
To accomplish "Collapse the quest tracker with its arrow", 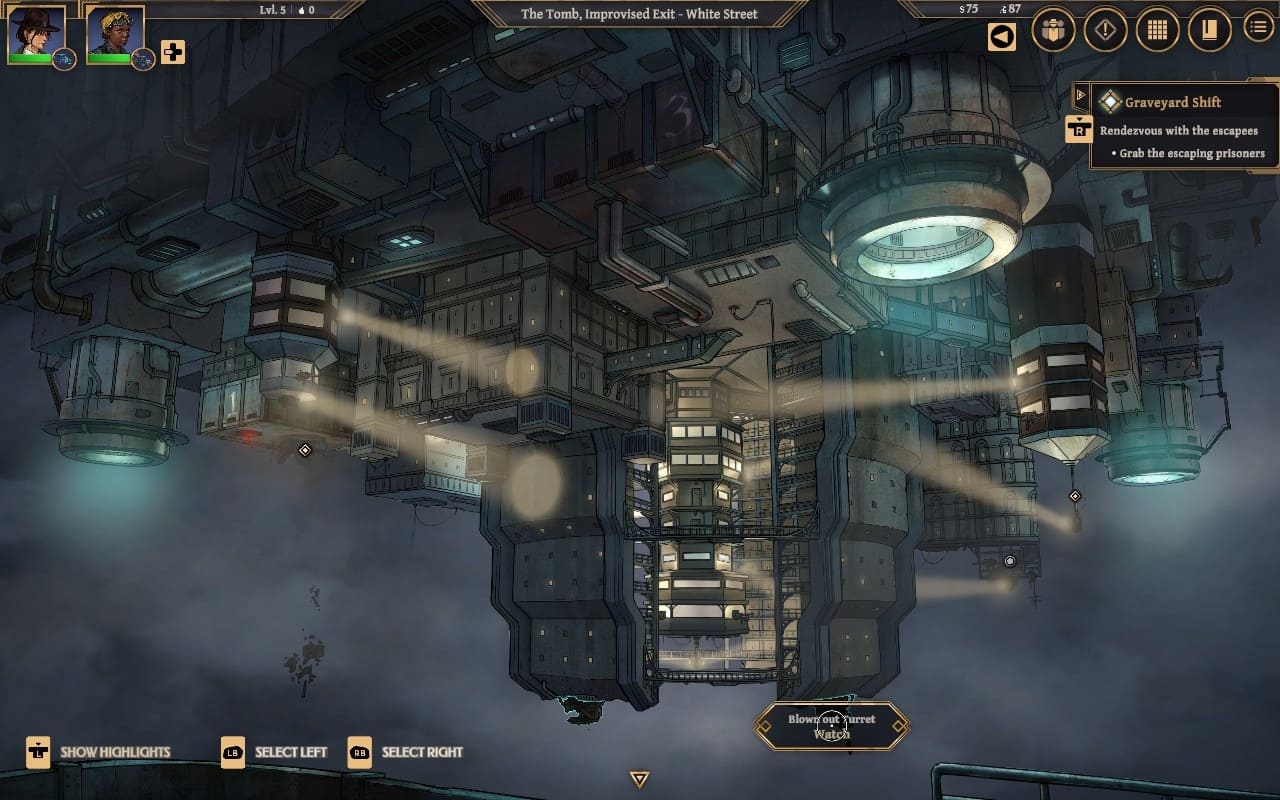I will [x=1080, y=96].
